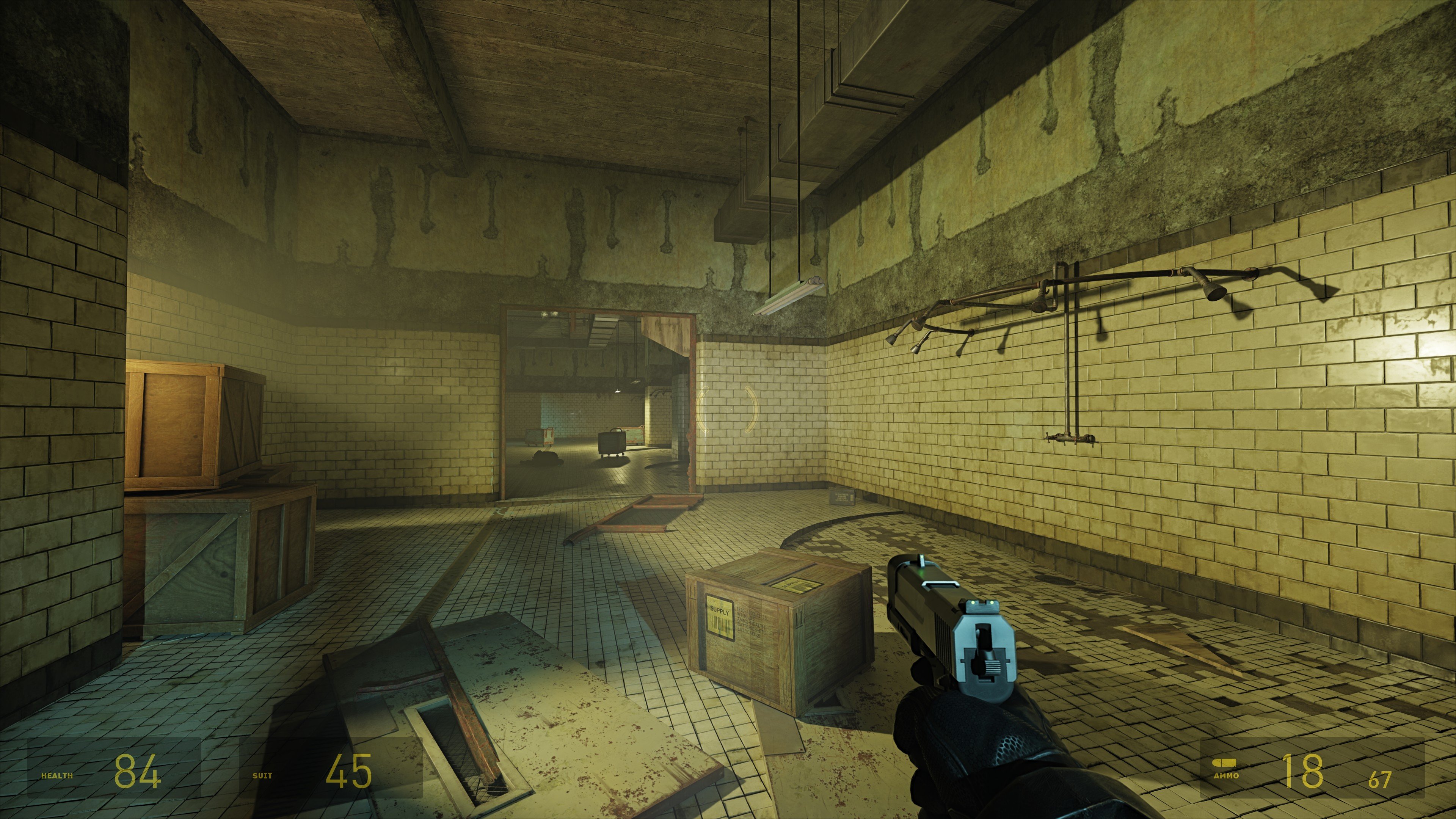
Task: Toggle the health counter showing 84
Action: pos(136,770)
